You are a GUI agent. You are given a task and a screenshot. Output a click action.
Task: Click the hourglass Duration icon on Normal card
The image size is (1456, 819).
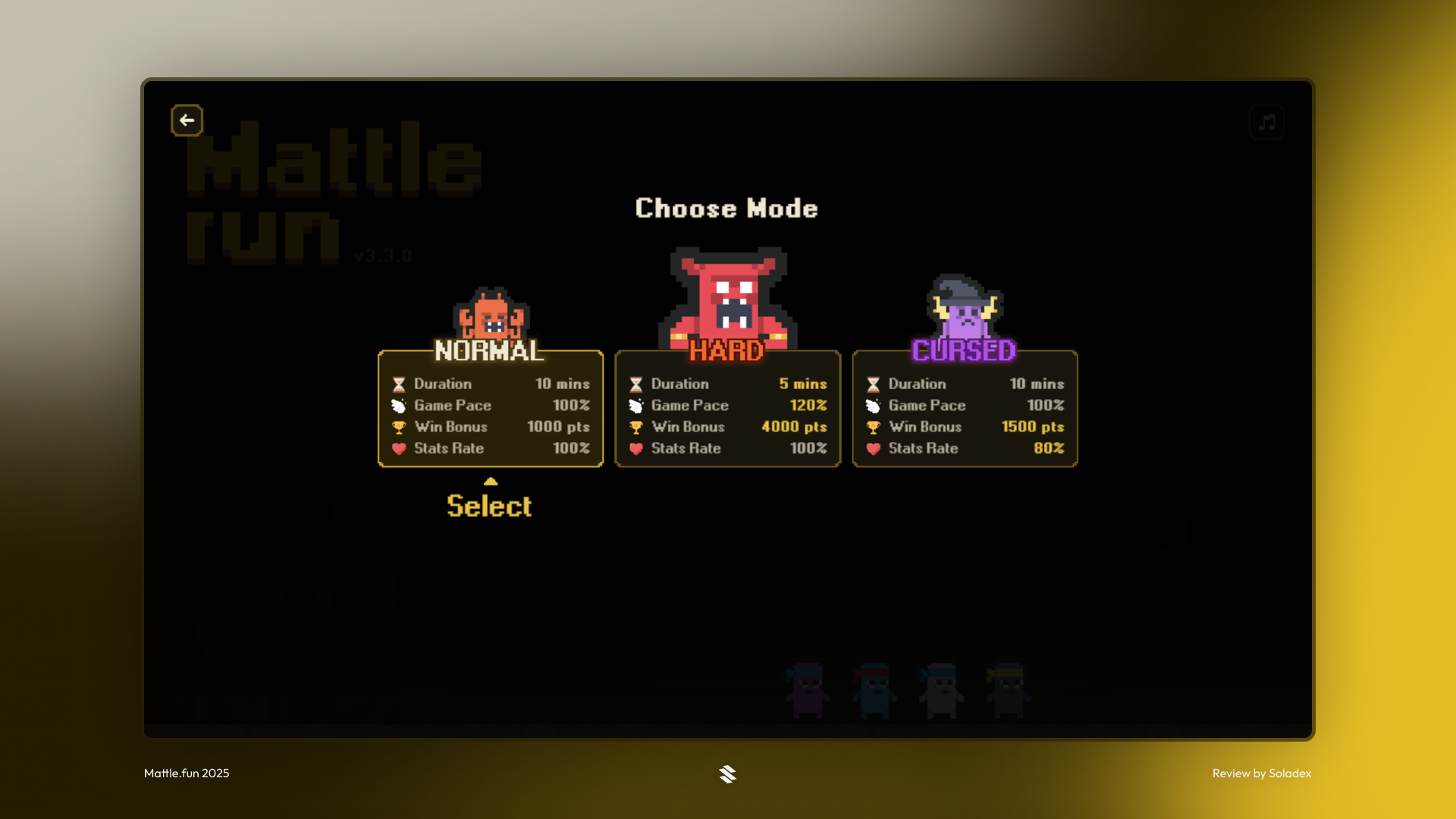pyautogui.click(x=397, y=384)
